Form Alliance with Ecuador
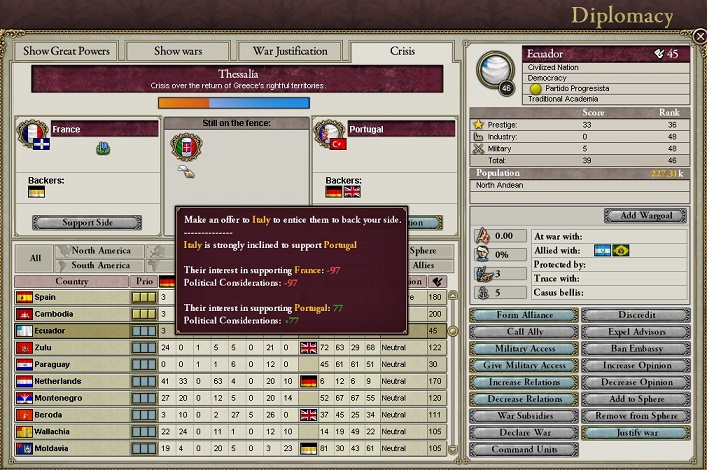The width and height of the screenshot is (707, 470). point(521,315)
